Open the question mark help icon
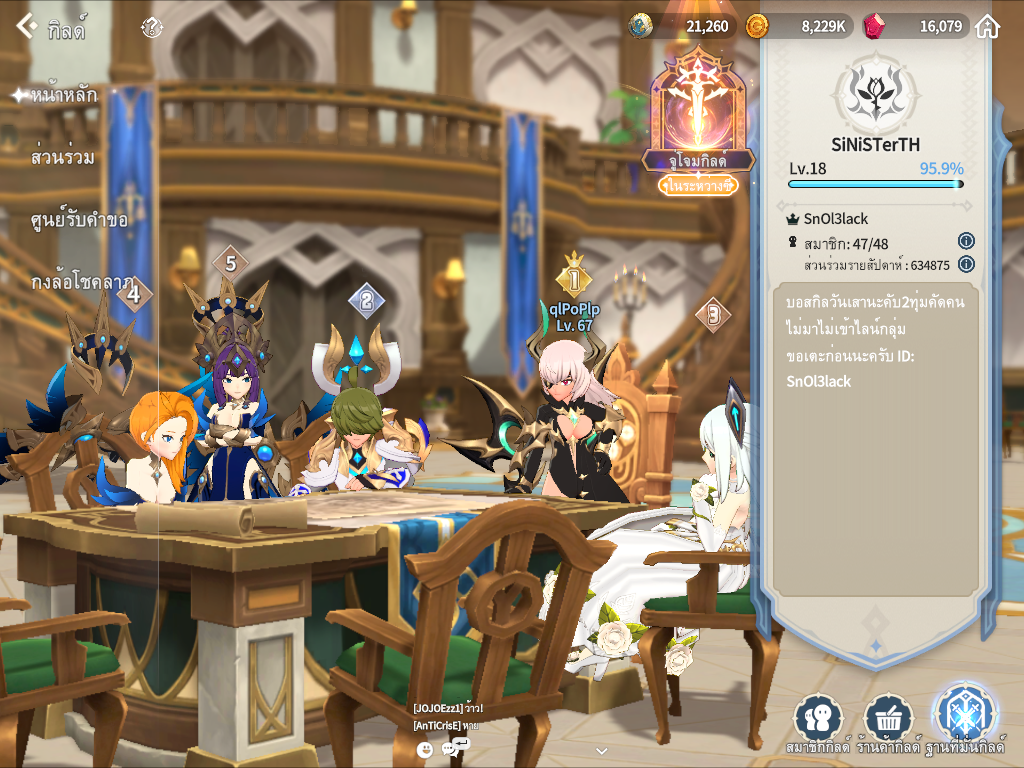This screenshot has height=768, width=1024. point(152,28)
